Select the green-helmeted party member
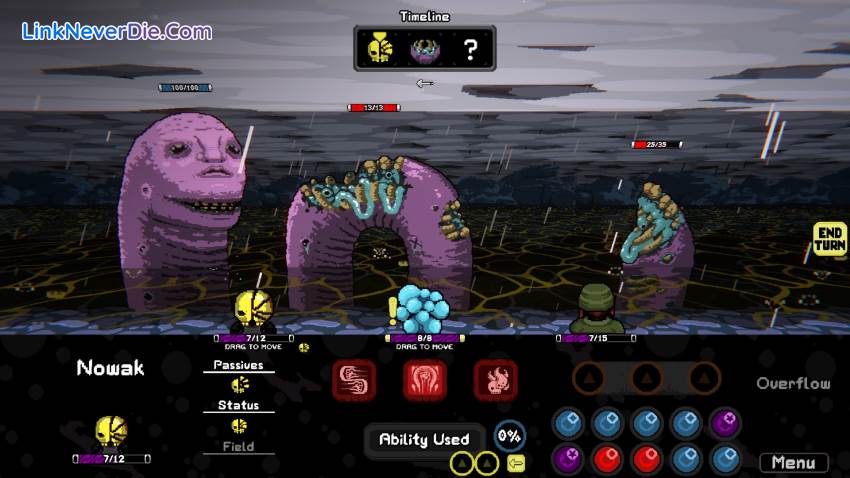Viewport: 850px width, 478px height. coord(597,308)
